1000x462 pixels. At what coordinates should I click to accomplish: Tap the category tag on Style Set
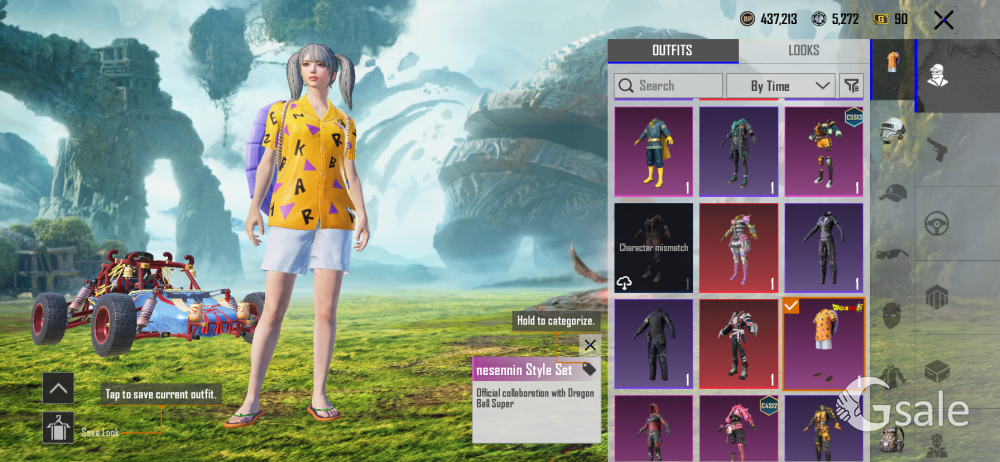(x=589, y=369)
